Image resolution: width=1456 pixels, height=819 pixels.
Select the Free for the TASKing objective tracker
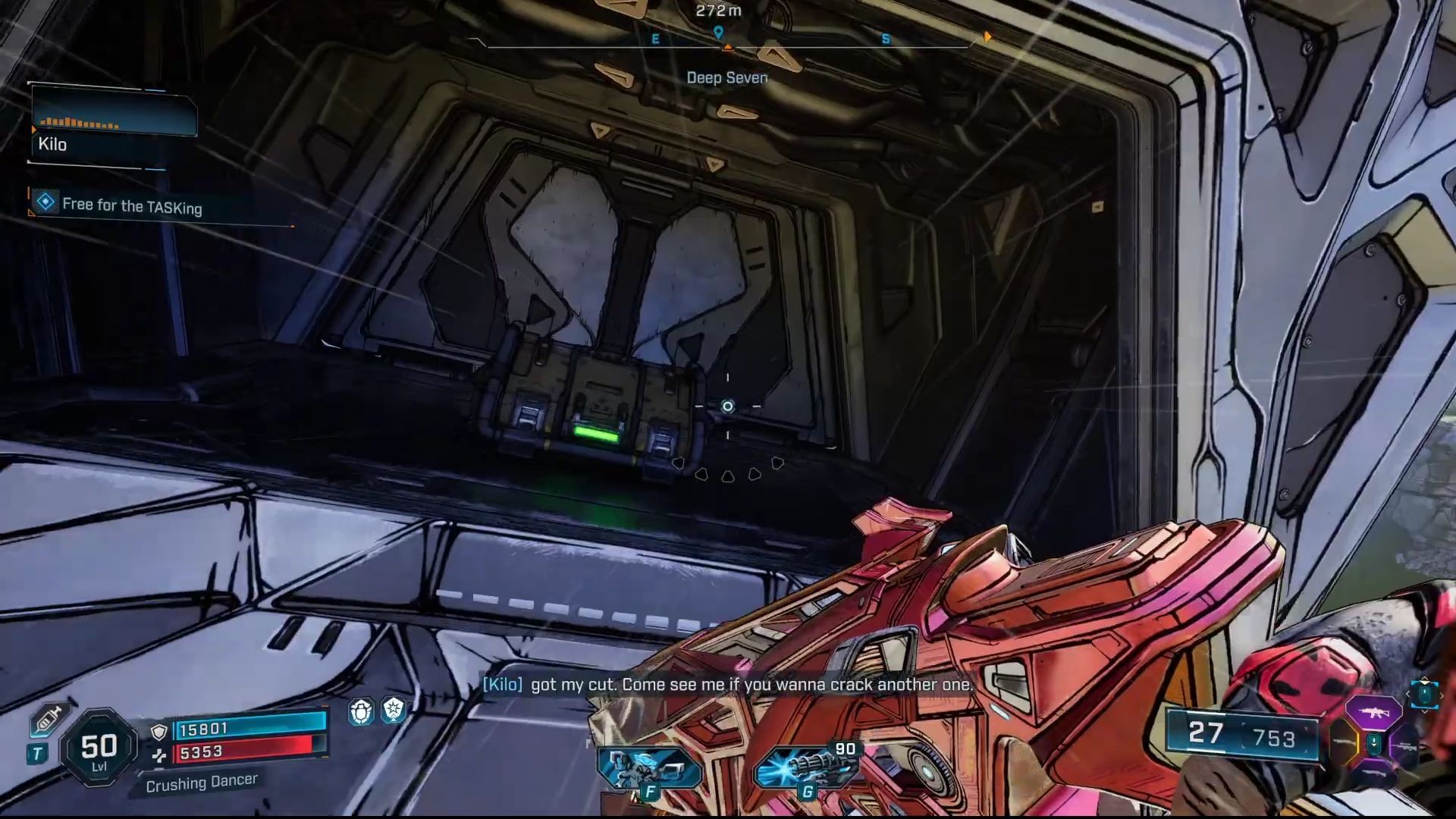(x=131, y=205)
